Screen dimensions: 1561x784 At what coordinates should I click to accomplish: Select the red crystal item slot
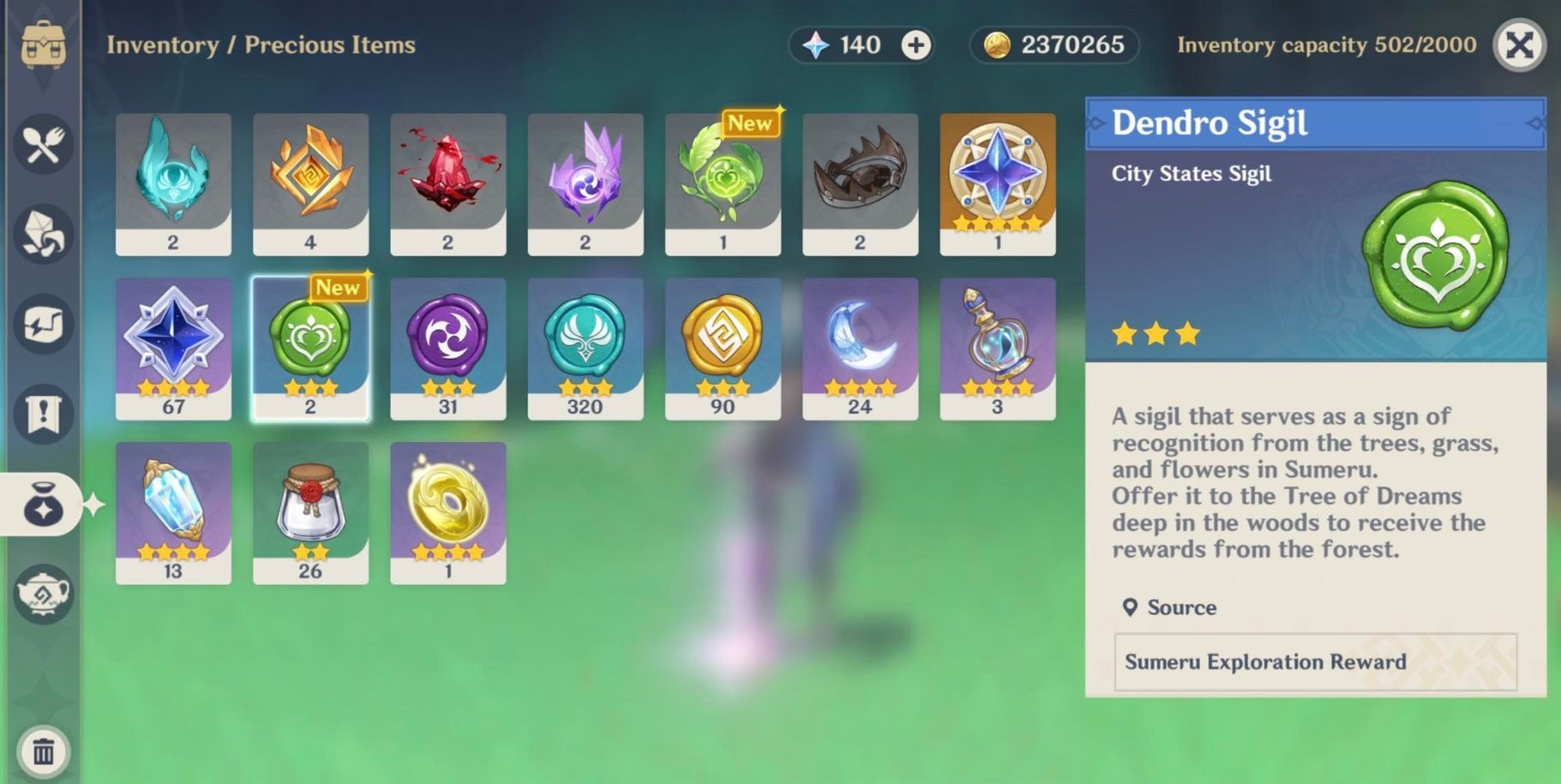pyautogui.click(x=447, y=183)
